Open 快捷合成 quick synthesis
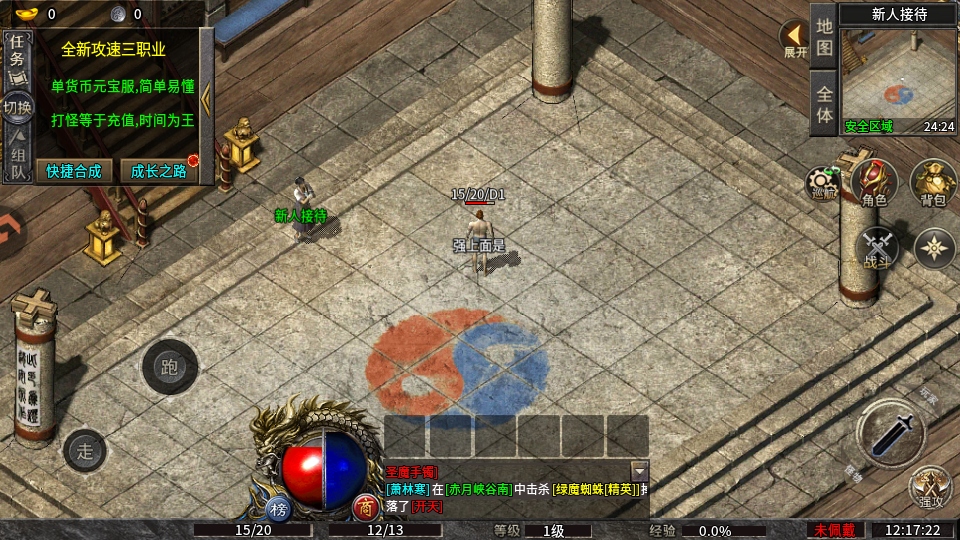The image size is (960, 540). click(74, 171)
